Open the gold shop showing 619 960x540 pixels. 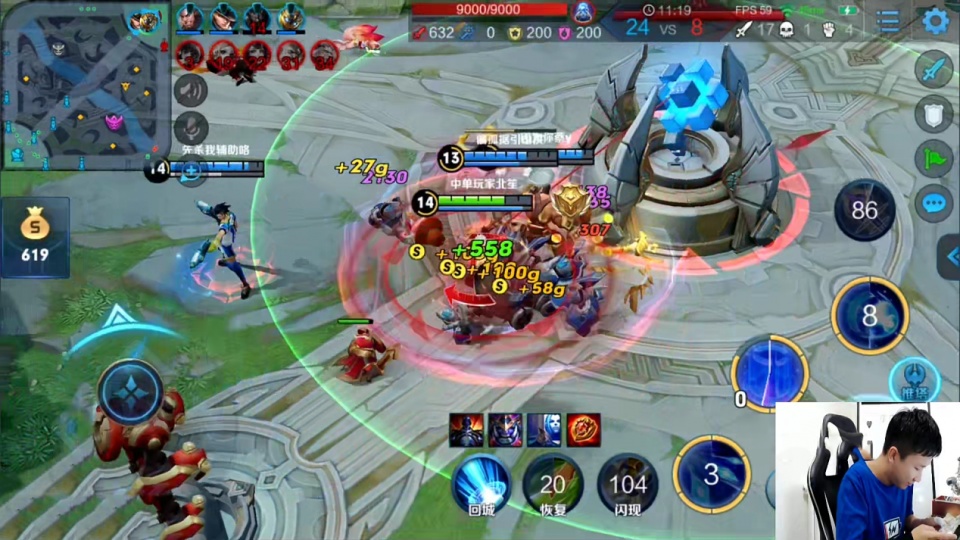coord(35,237)
